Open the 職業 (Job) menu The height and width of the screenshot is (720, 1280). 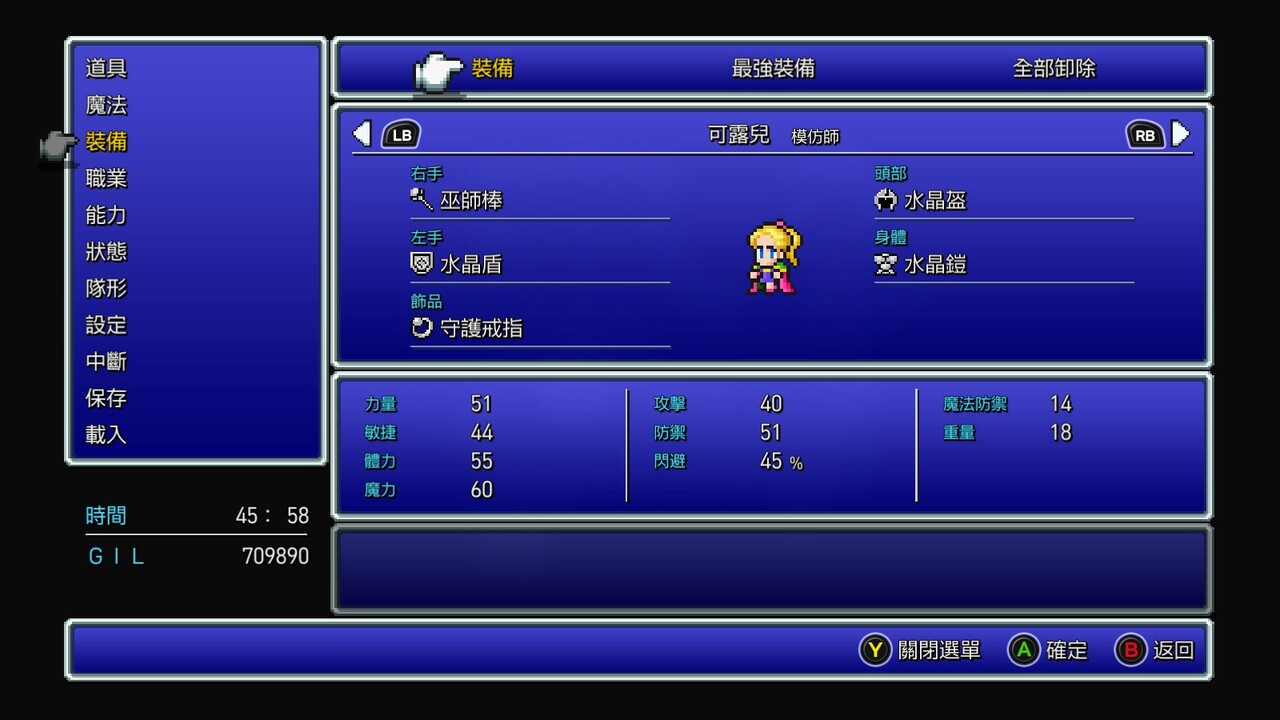pos(106,179)
